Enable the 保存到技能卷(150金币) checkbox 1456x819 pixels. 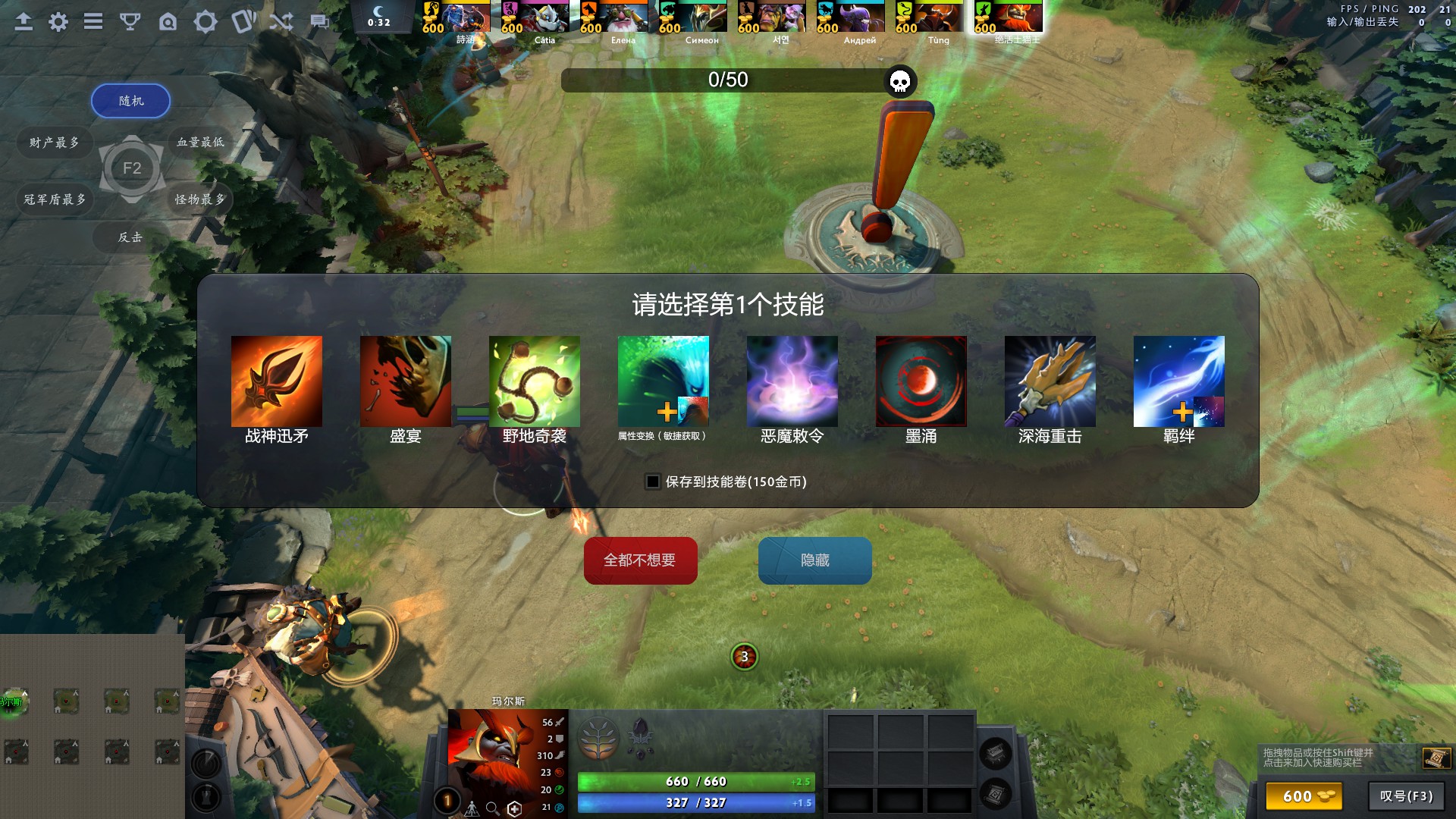tap(651, 482)
